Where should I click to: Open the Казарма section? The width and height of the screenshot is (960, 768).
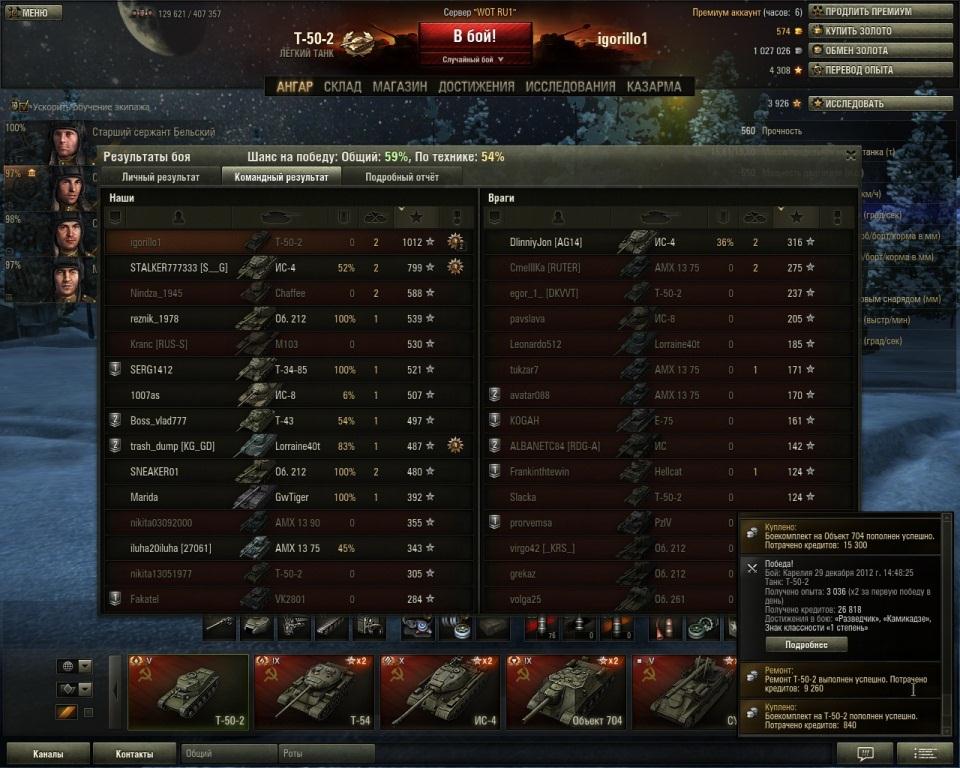coord(654,86)
